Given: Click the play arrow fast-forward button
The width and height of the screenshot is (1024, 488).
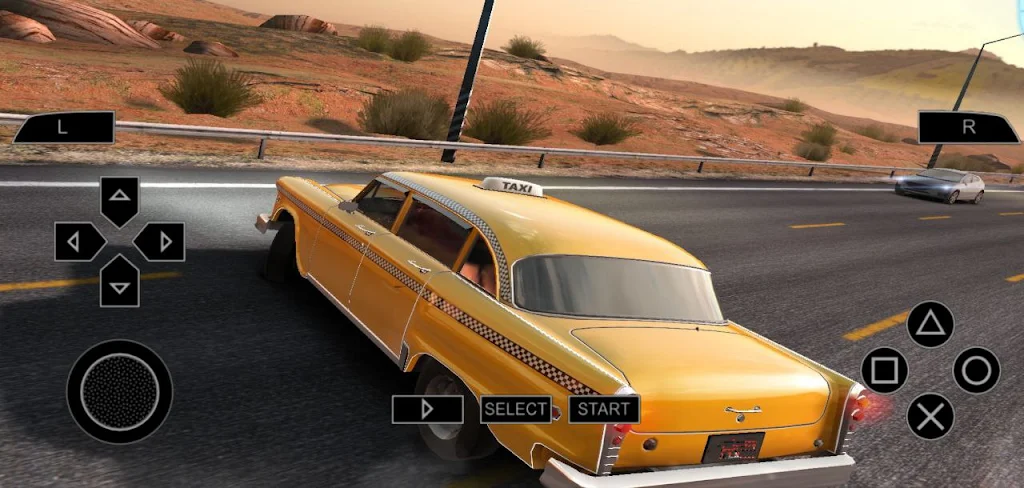Looking at the screenshot, I should (x=428, y=409).
